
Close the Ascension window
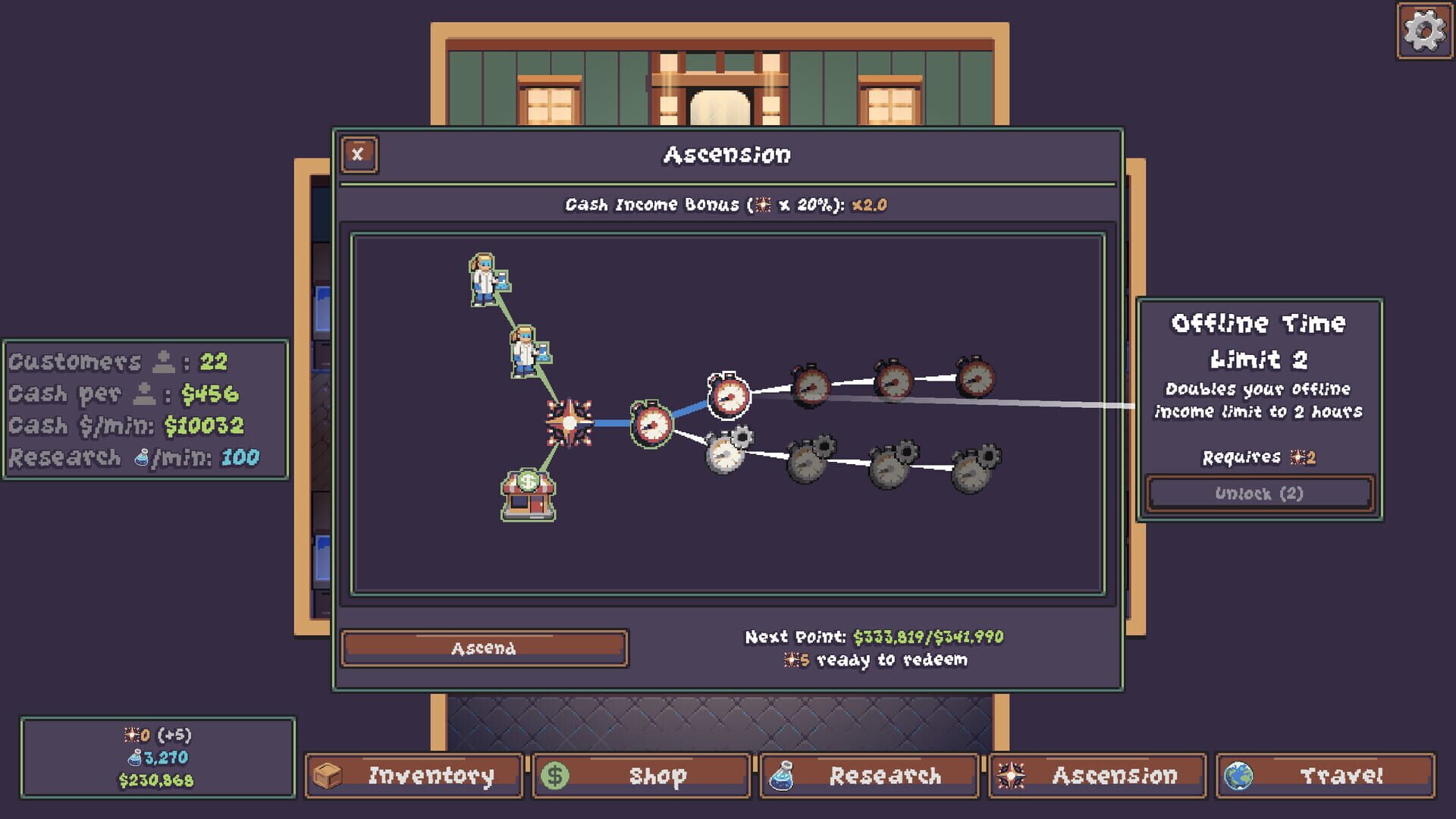[357, 153]
